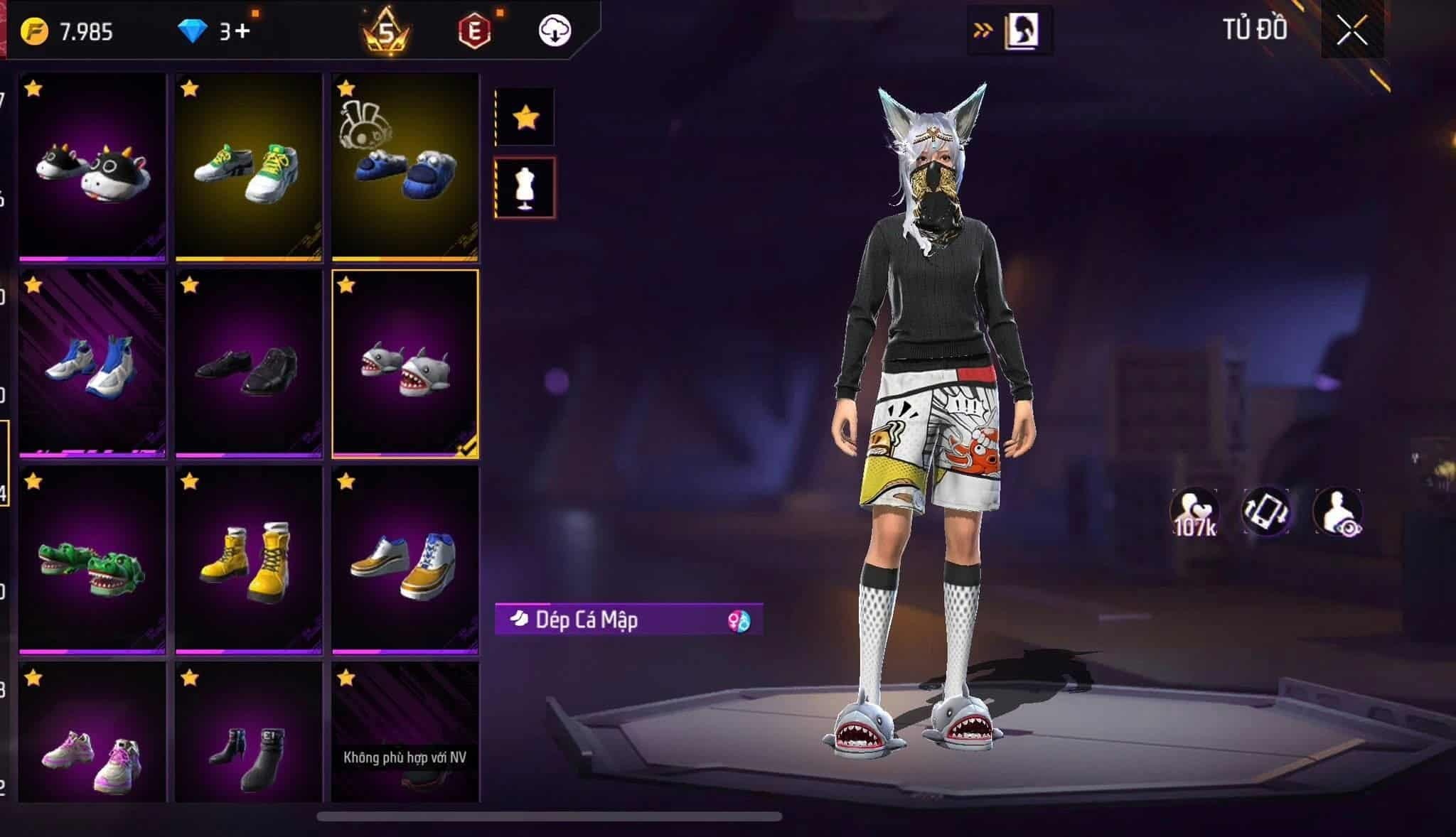Select the blue and white high-top sneakers

(x=92, y=364)
